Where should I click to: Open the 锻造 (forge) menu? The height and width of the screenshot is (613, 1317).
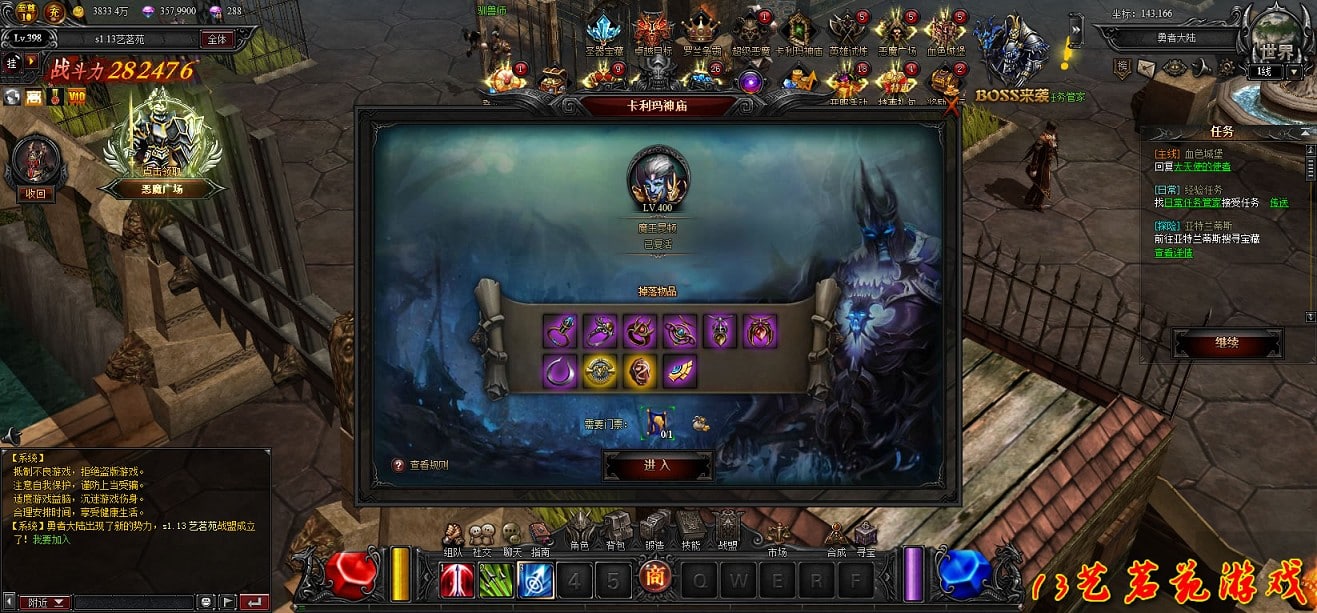pyautogui.click(x=654, y=529)
